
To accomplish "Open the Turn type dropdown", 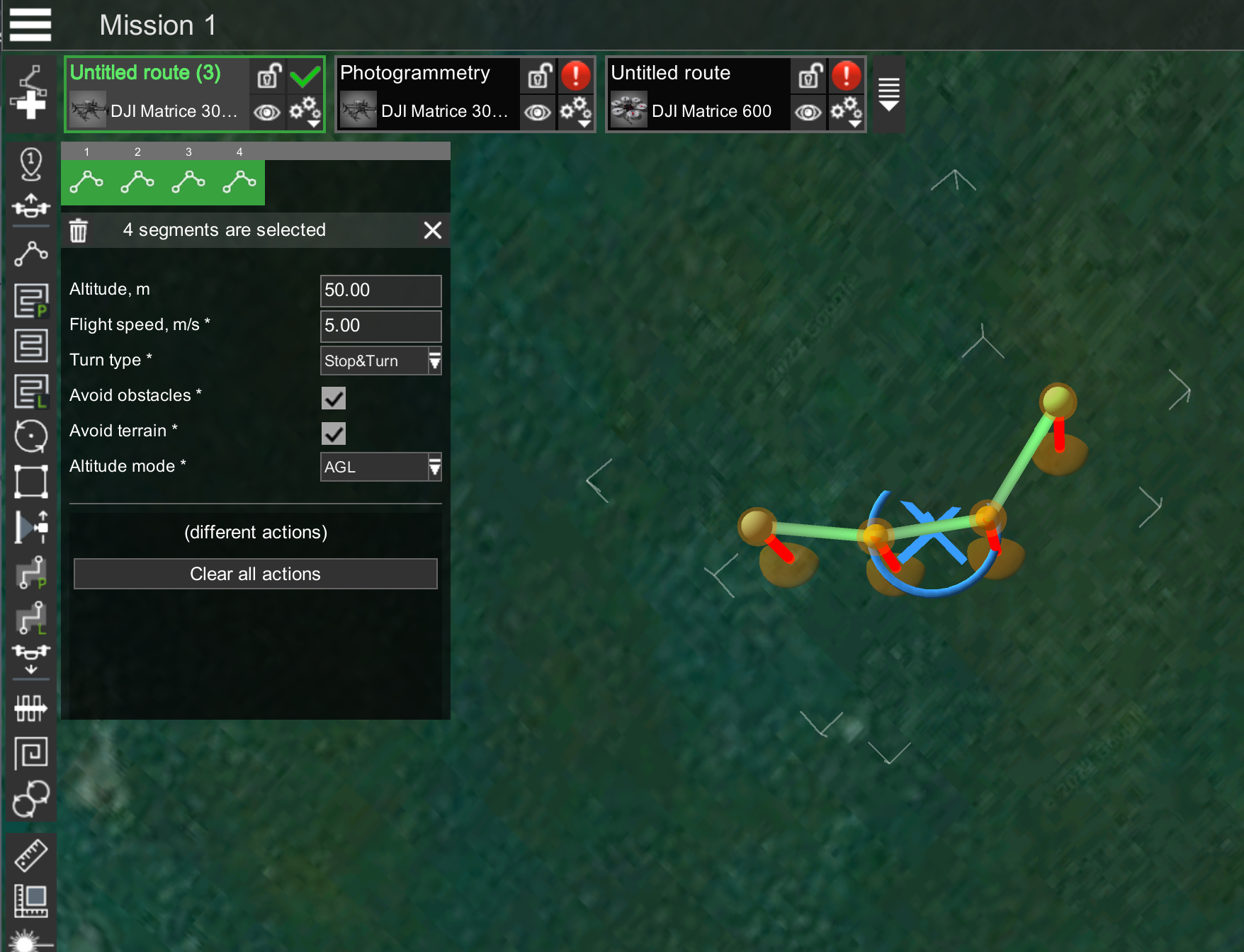I will (380, 361).
